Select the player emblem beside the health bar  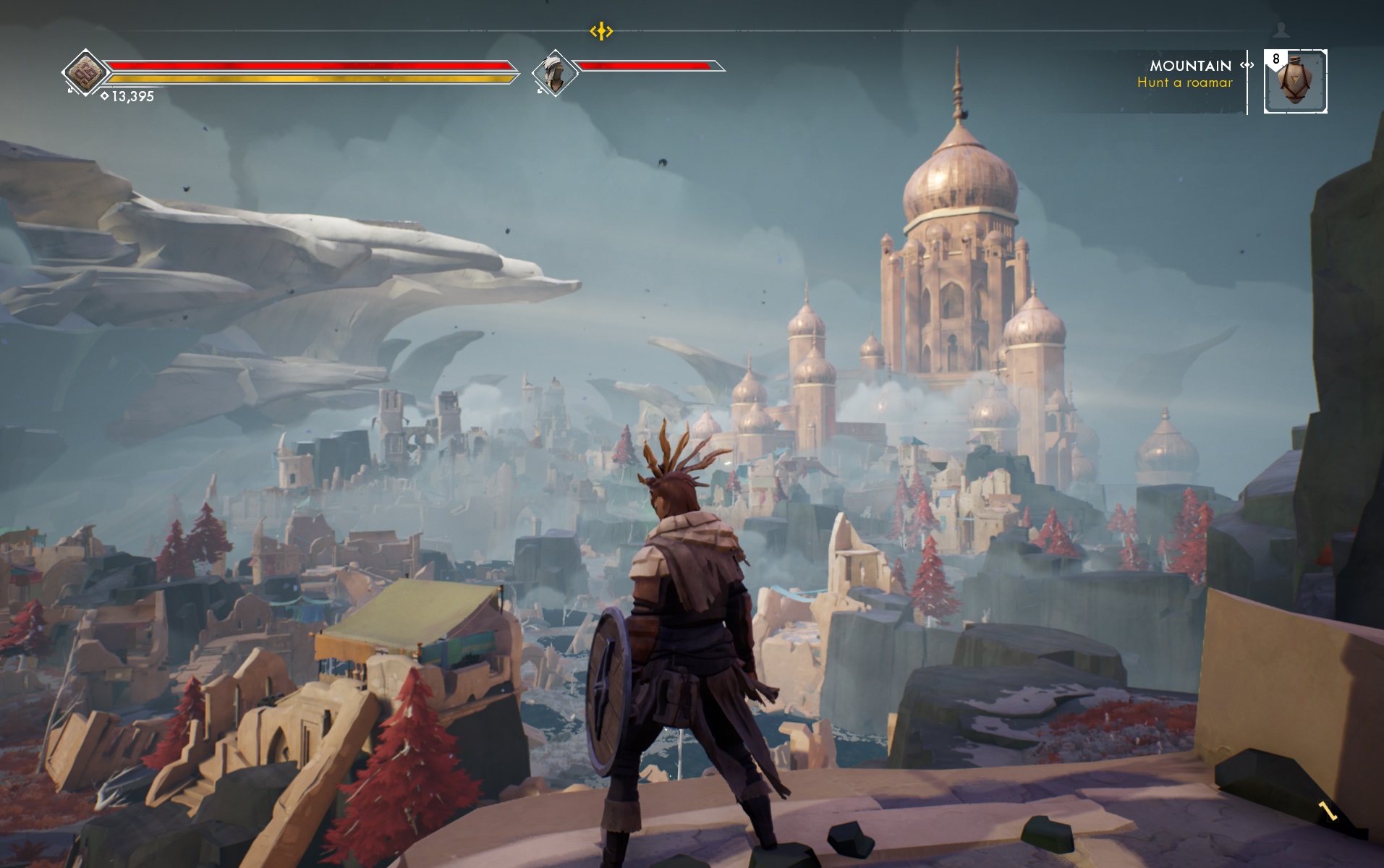(85, 72)
